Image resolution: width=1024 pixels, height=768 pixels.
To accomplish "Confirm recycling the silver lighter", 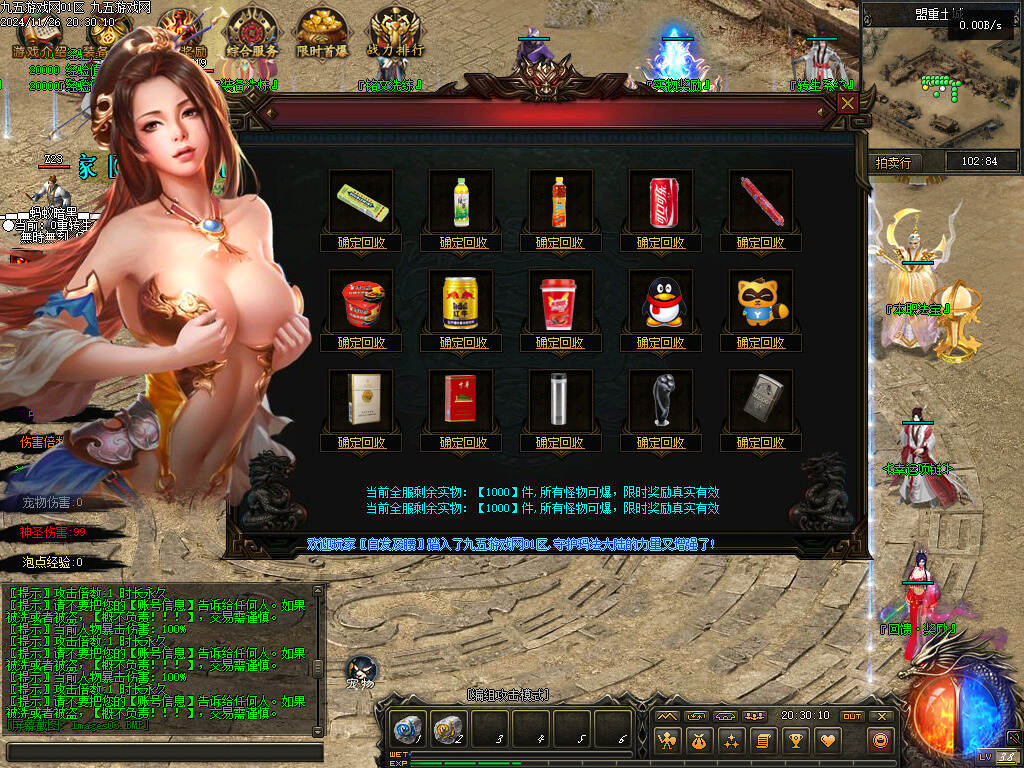I will (761, 442).
